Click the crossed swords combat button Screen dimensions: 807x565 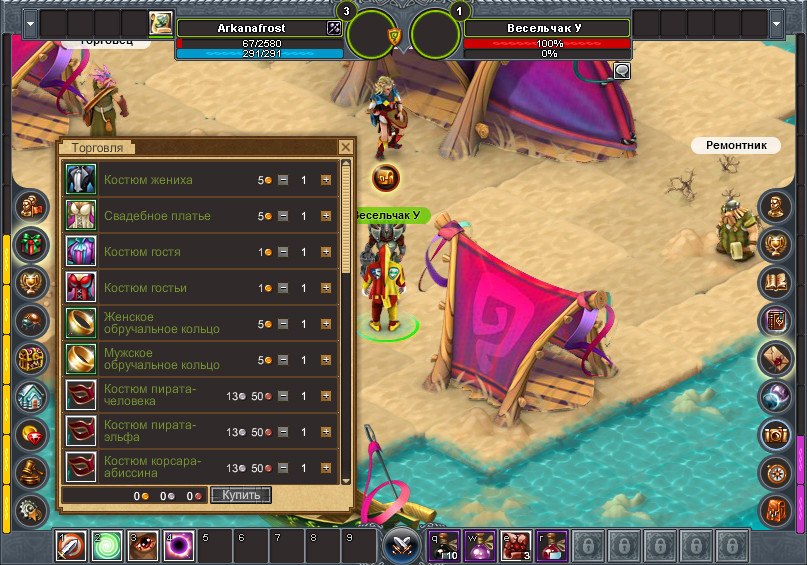pyautogui.click(x=403, y=546)
